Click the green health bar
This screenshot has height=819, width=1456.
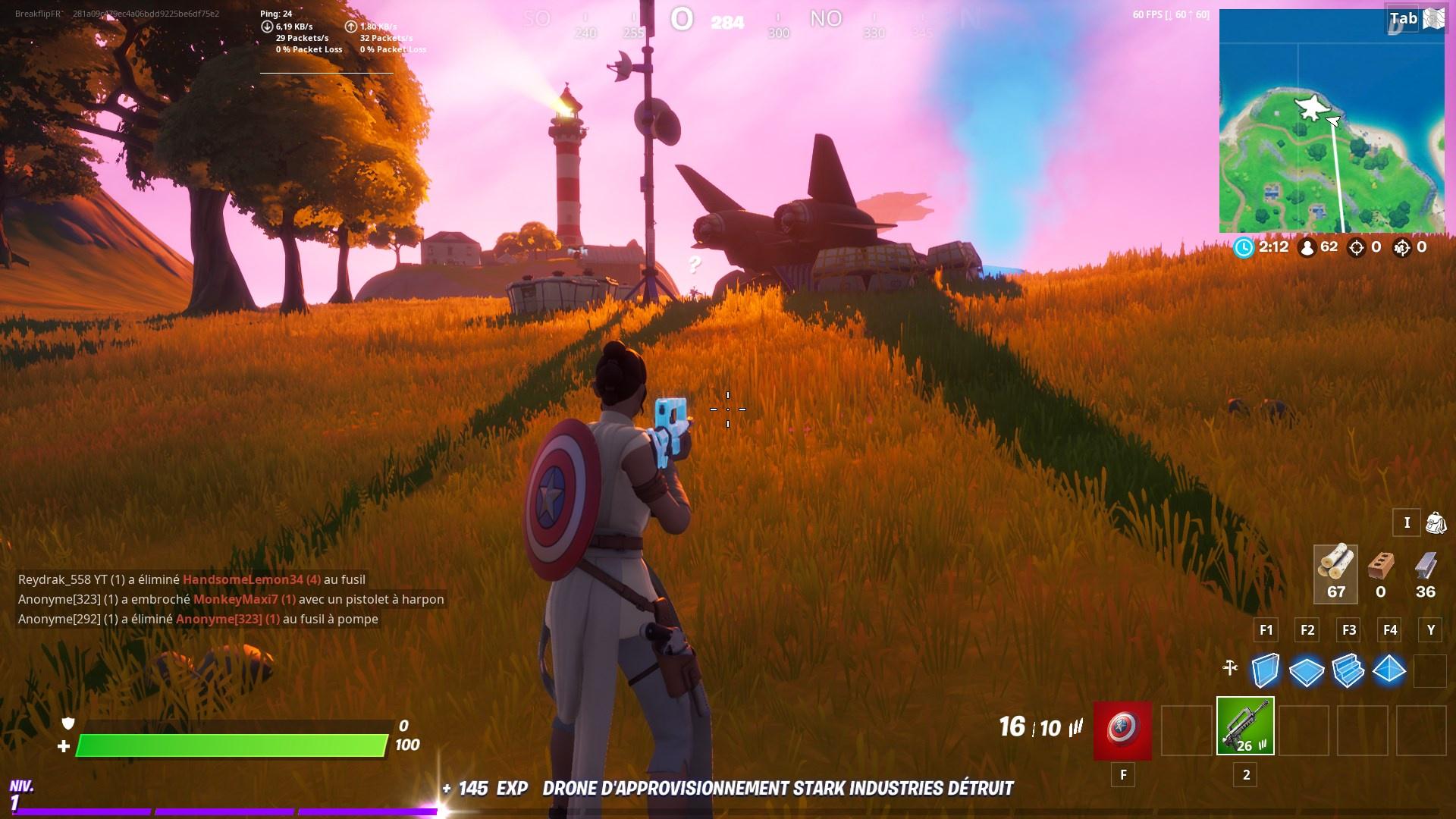click(x=227, y=745)
